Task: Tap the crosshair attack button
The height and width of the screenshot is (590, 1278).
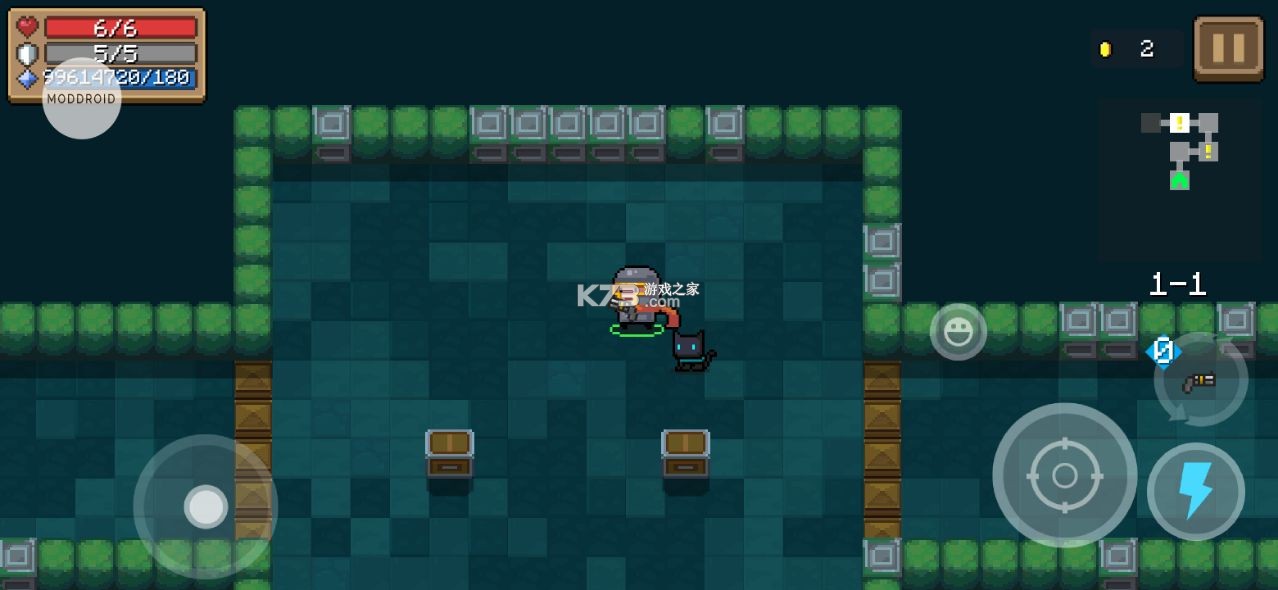Action: [x=1064, y=475]
